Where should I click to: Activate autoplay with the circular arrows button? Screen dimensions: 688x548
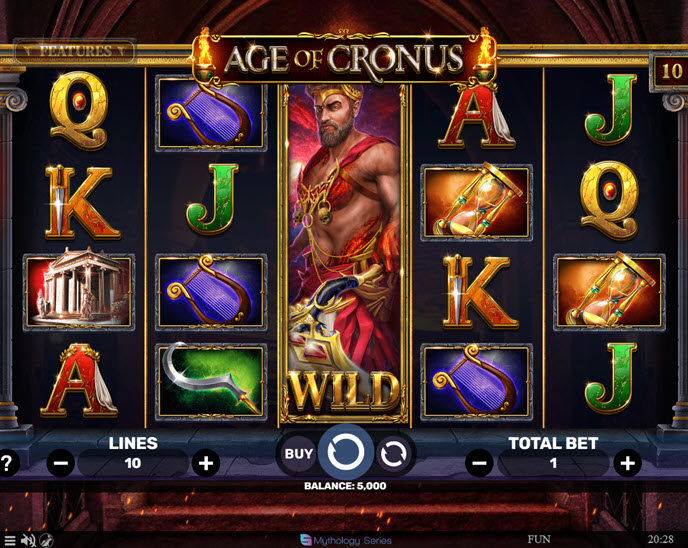point(394,454)
